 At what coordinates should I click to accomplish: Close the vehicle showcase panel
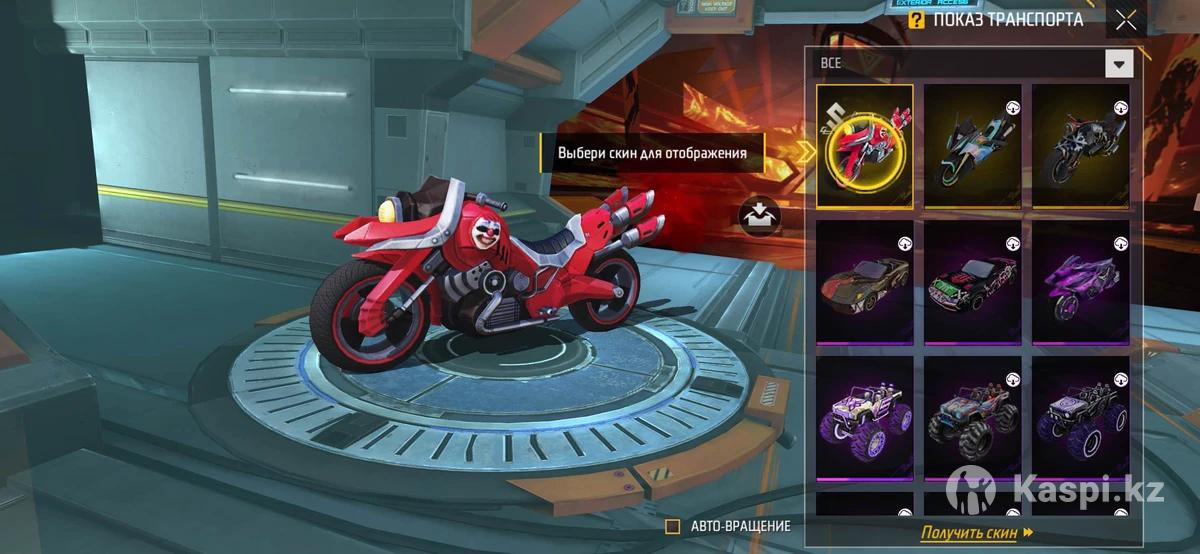tap(1126, 19)
